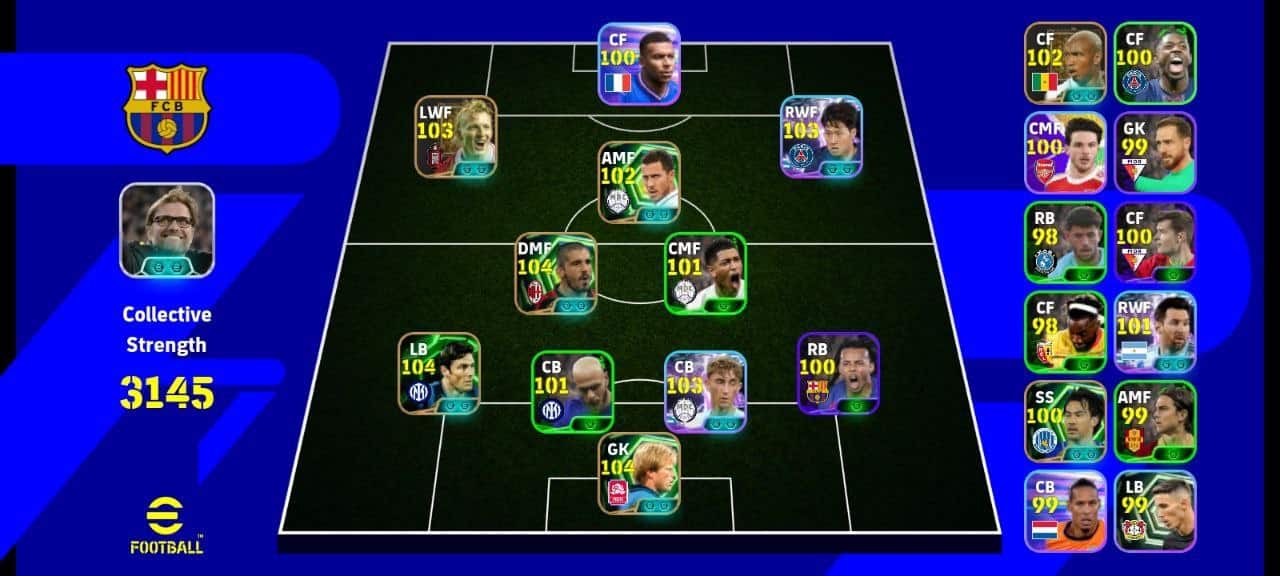Select the CF 102 substitute card

point(1065,63)
